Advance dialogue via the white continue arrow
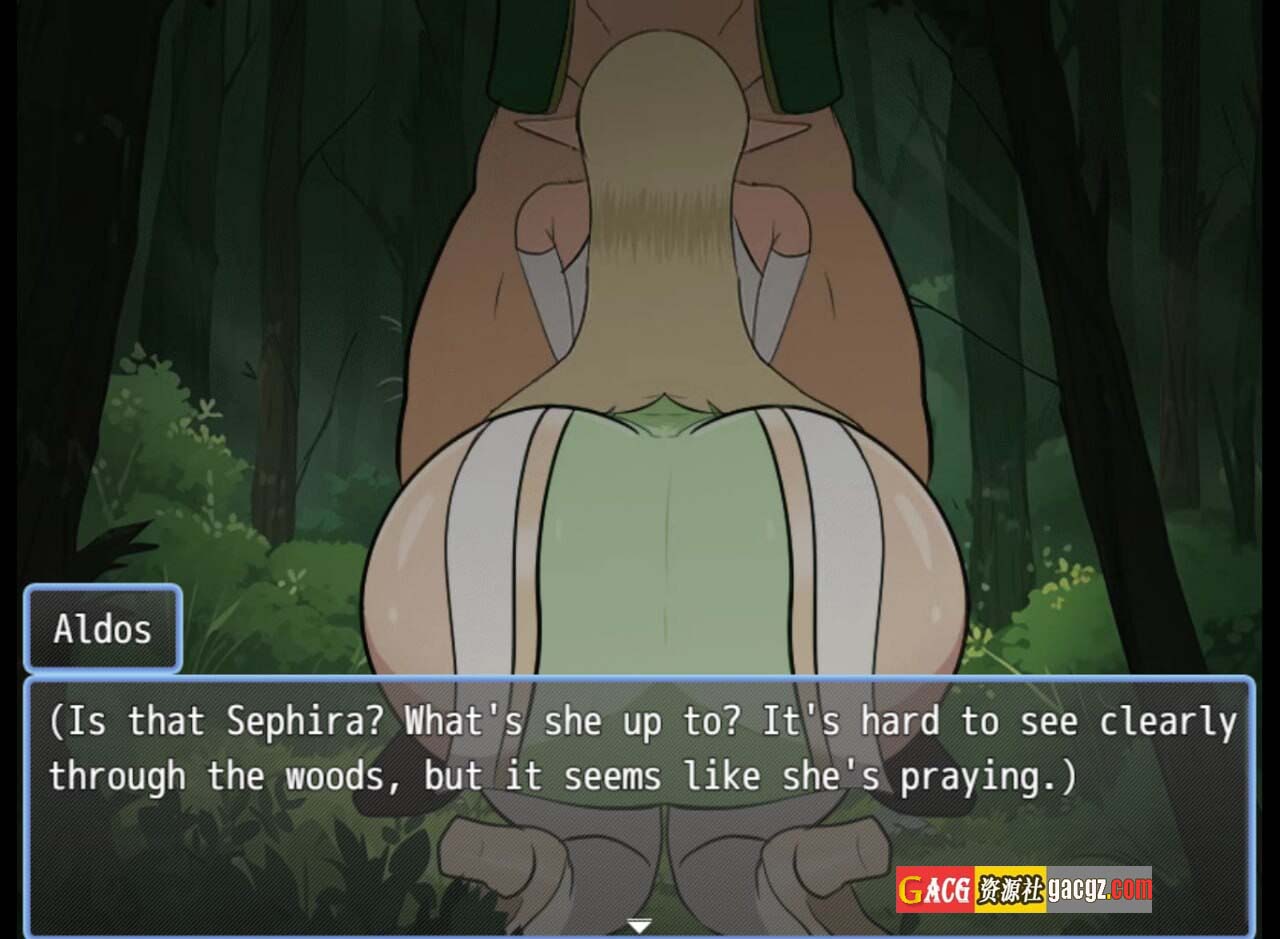This screenshot has height=939, width=1280. [639, 925]
